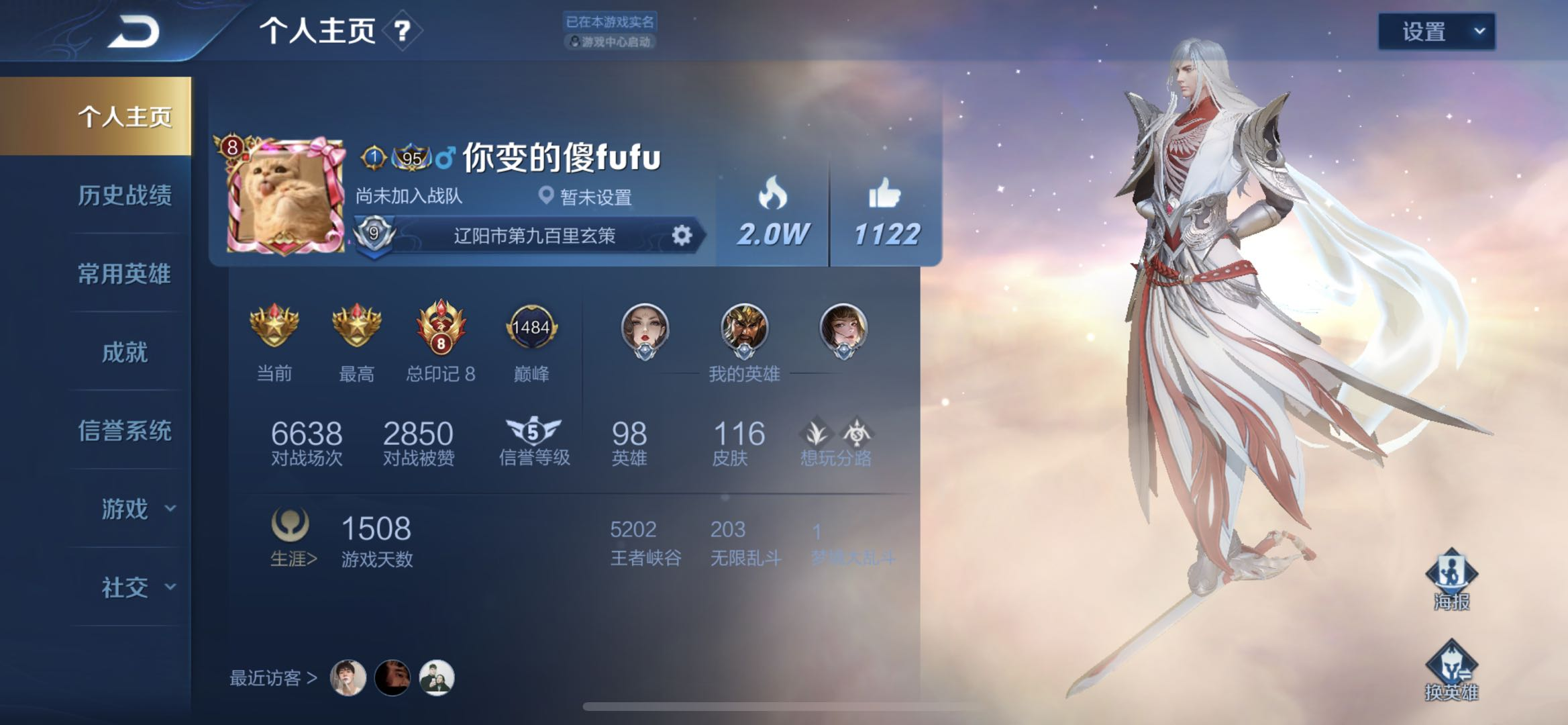Viewport: 1568px width, 725px height.
Task: Switch to the 历史战绩 tab
Action: (x=125, y=195)
